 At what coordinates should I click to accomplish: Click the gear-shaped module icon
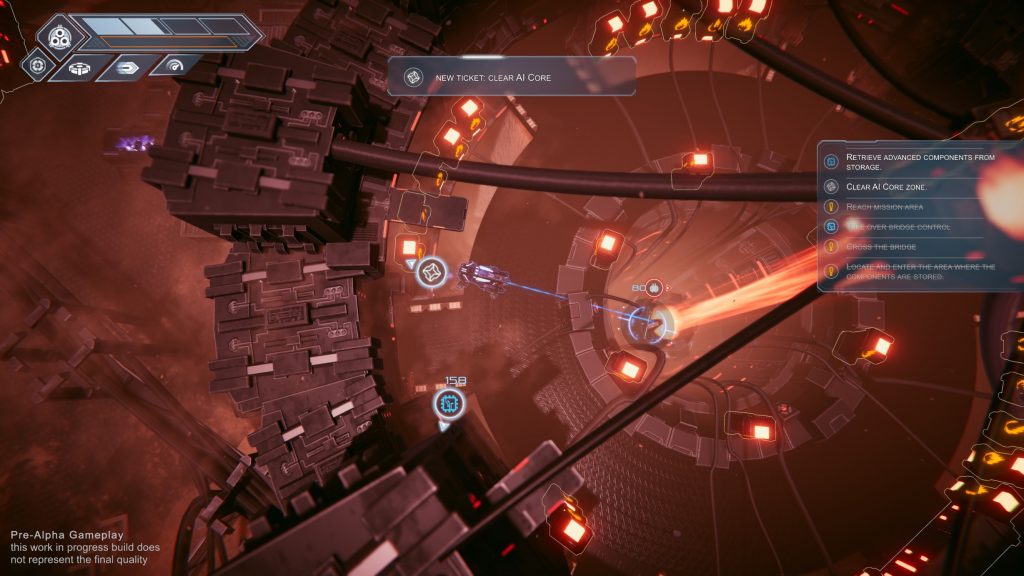(39, 67)
